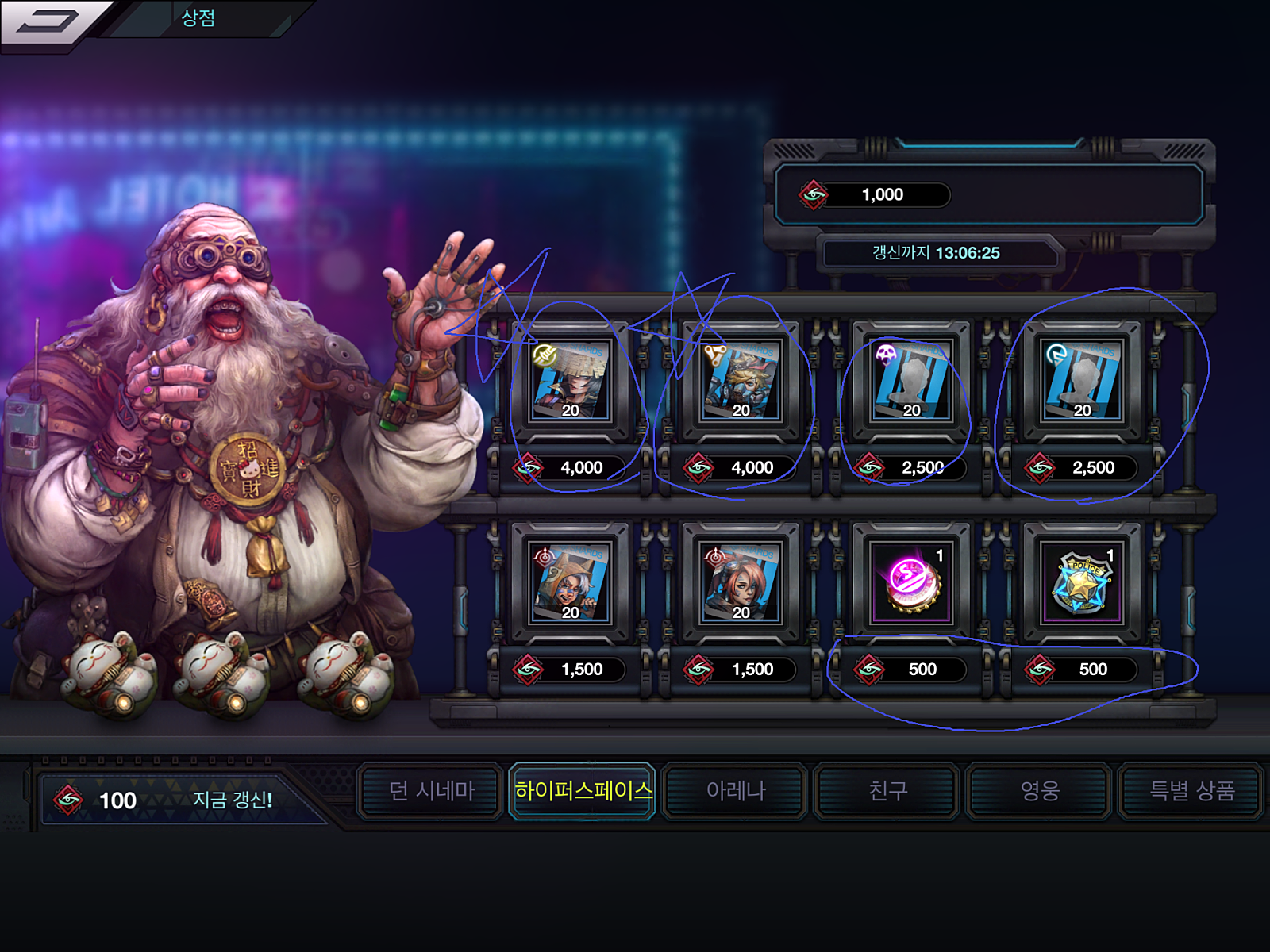Purchase the police badge item
1270x952 pixels.
pos(1082,583)
